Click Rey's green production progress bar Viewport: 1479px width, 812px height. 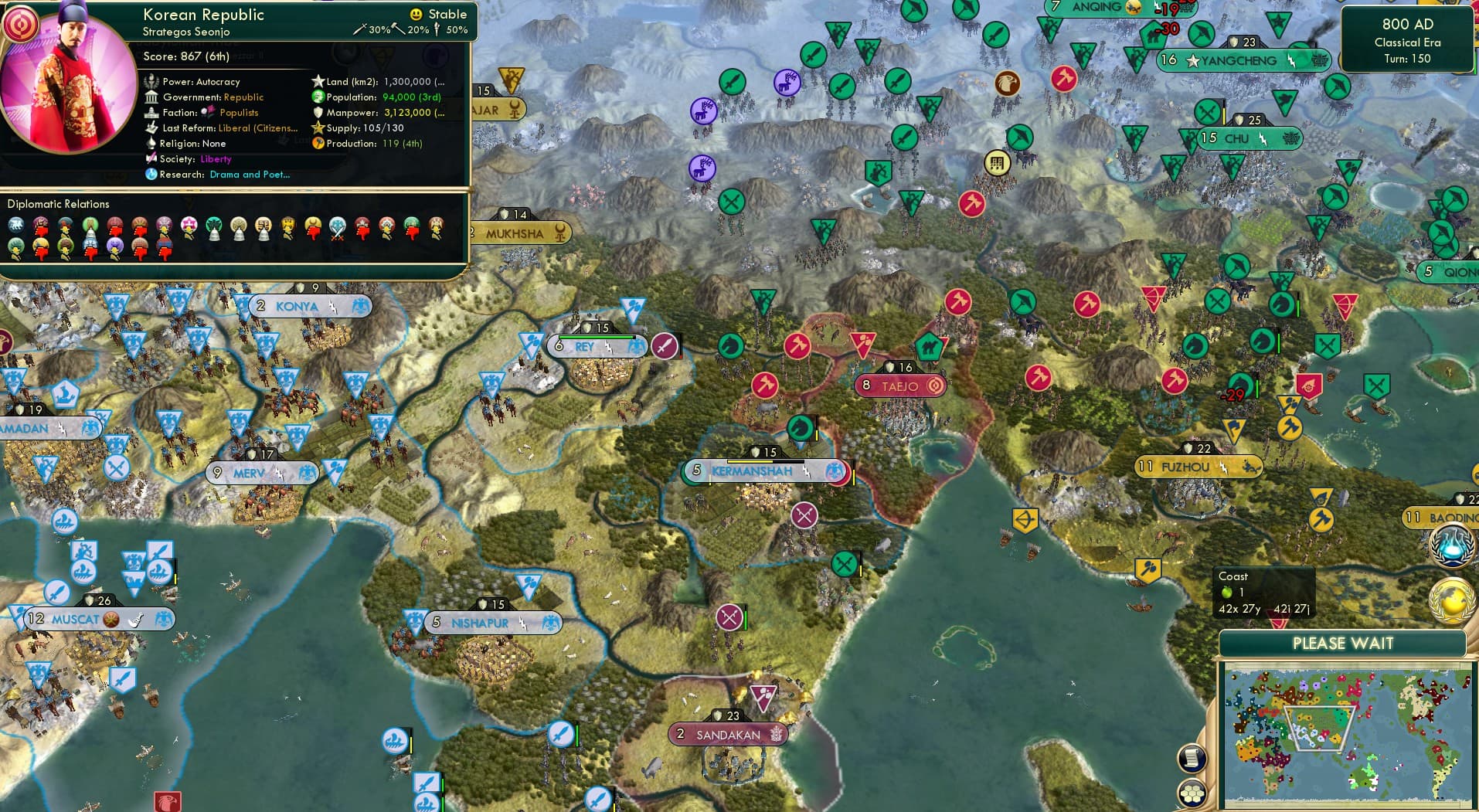tap(595, 337)
